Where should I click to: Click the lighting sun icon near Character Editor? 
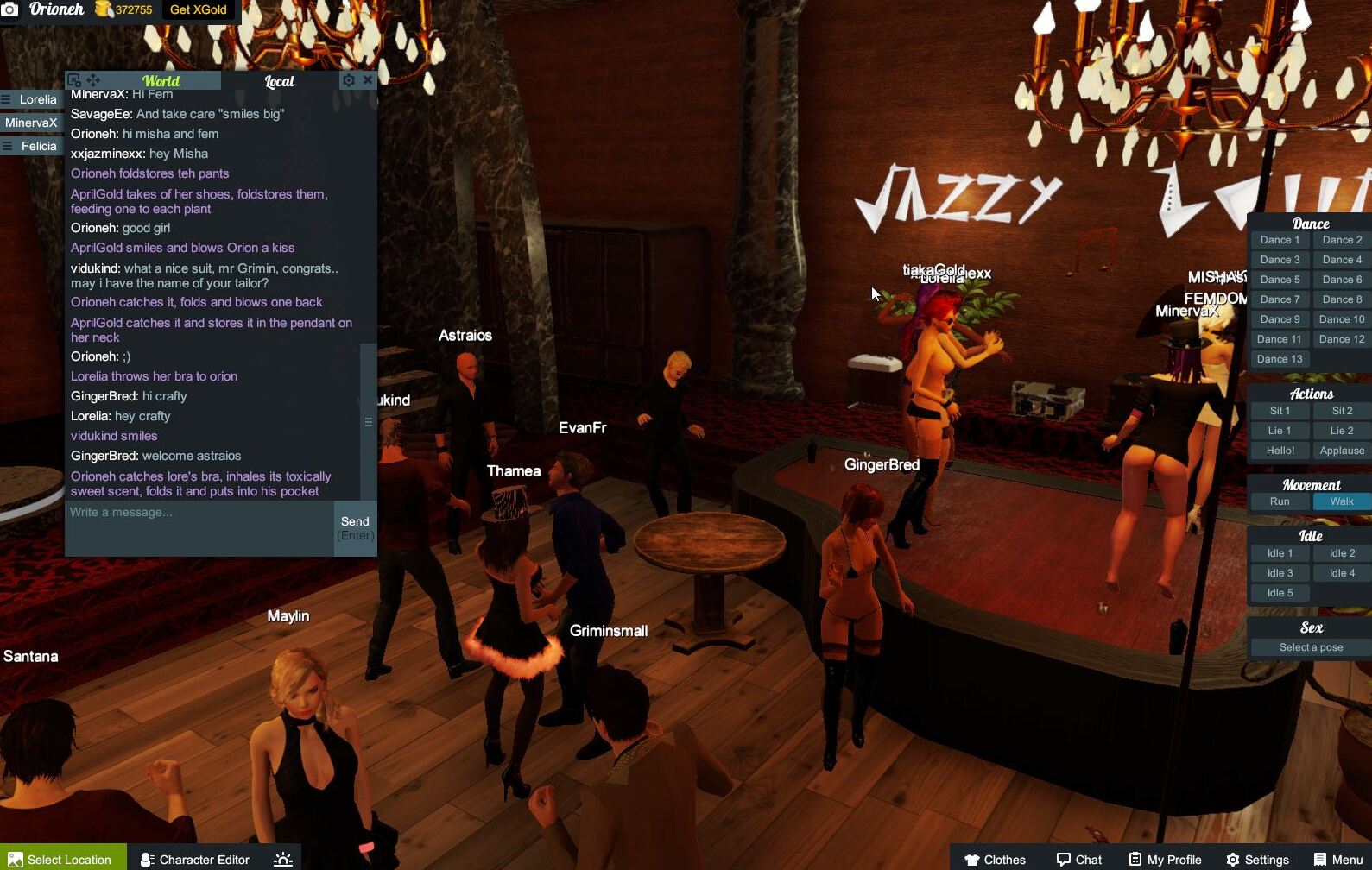click(x=281, y=859)
